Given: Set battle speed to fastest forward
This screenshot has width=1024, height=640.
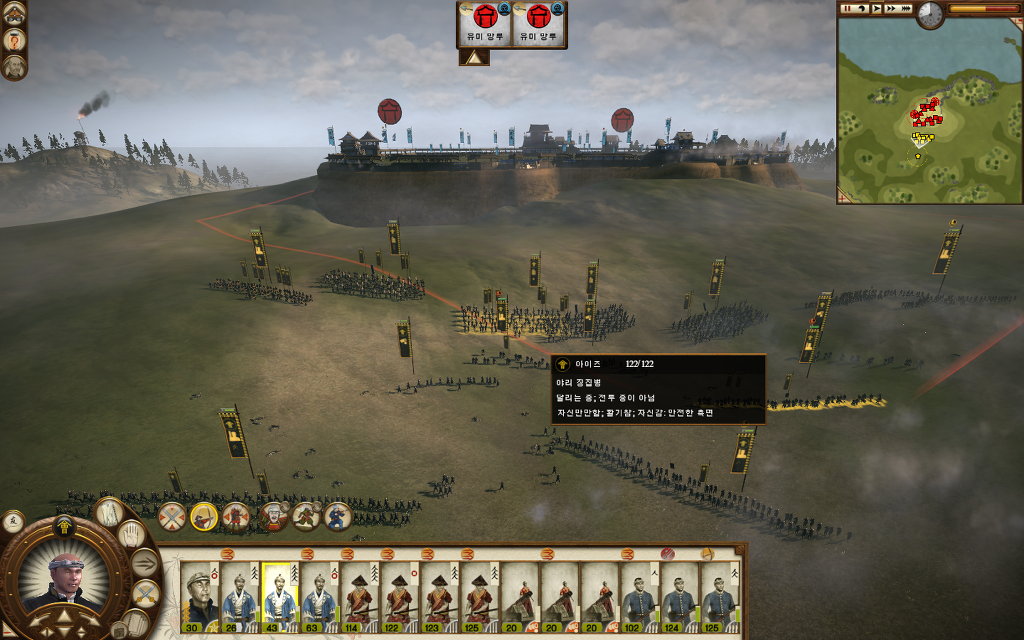Looking at the screenshot, I should [x=907, y=9].
